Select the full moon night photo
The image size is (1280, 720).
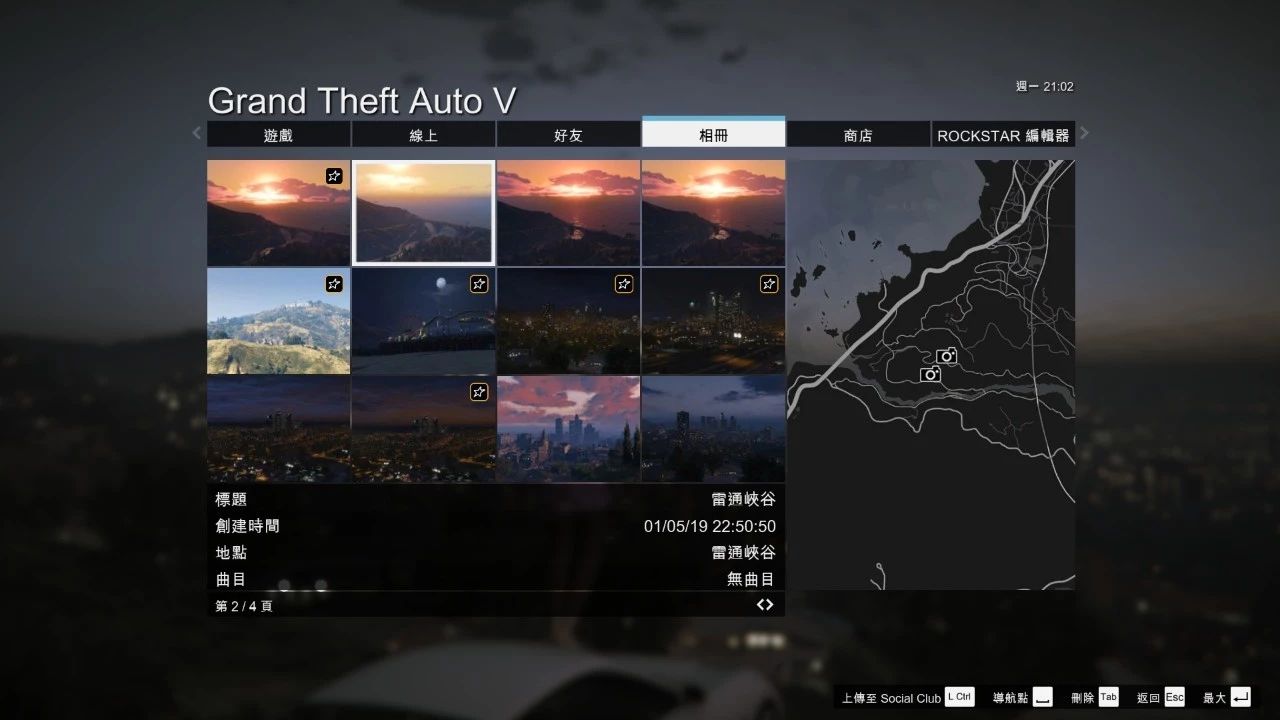pos(423,321)
